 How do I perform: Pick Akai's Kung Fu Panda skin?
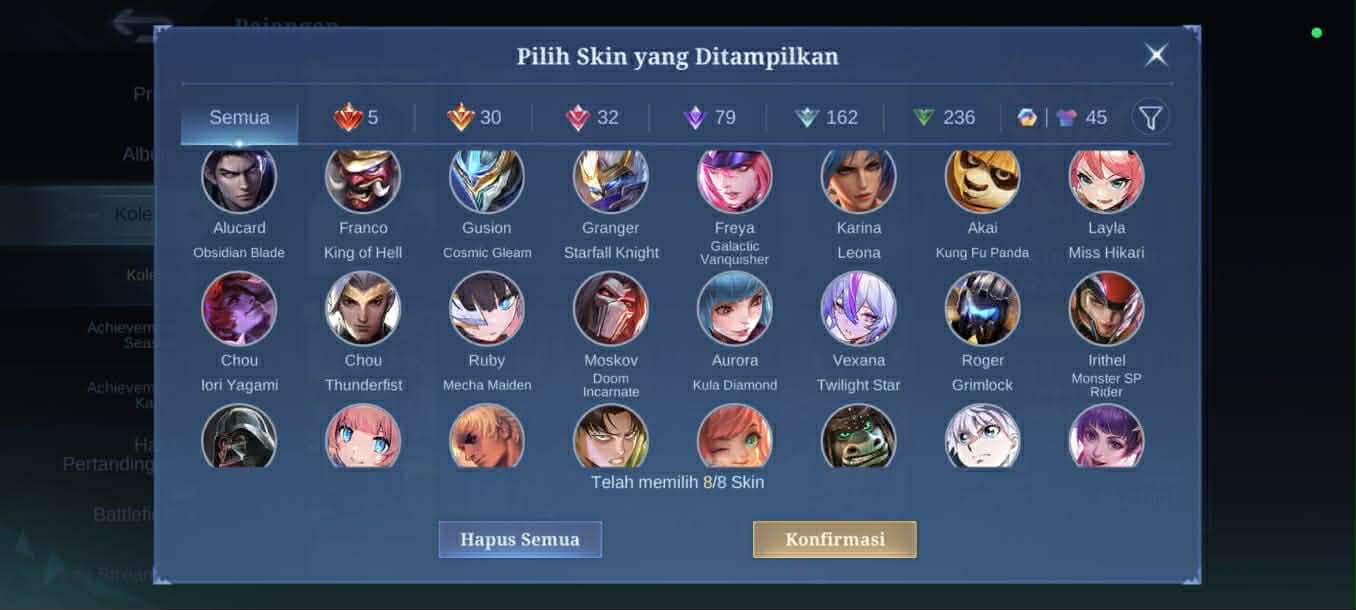pyautogui.click(x=982, y=180)
